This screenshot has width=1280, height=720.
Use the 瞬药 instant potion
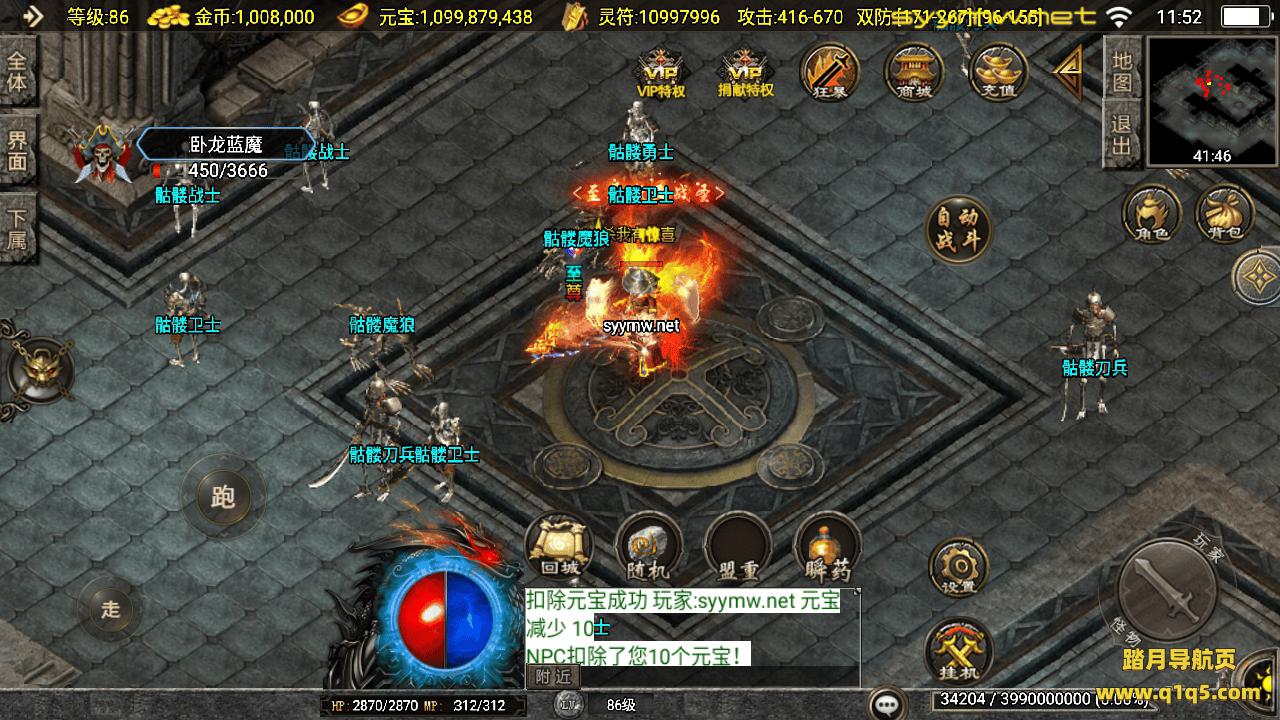(828, 548)
